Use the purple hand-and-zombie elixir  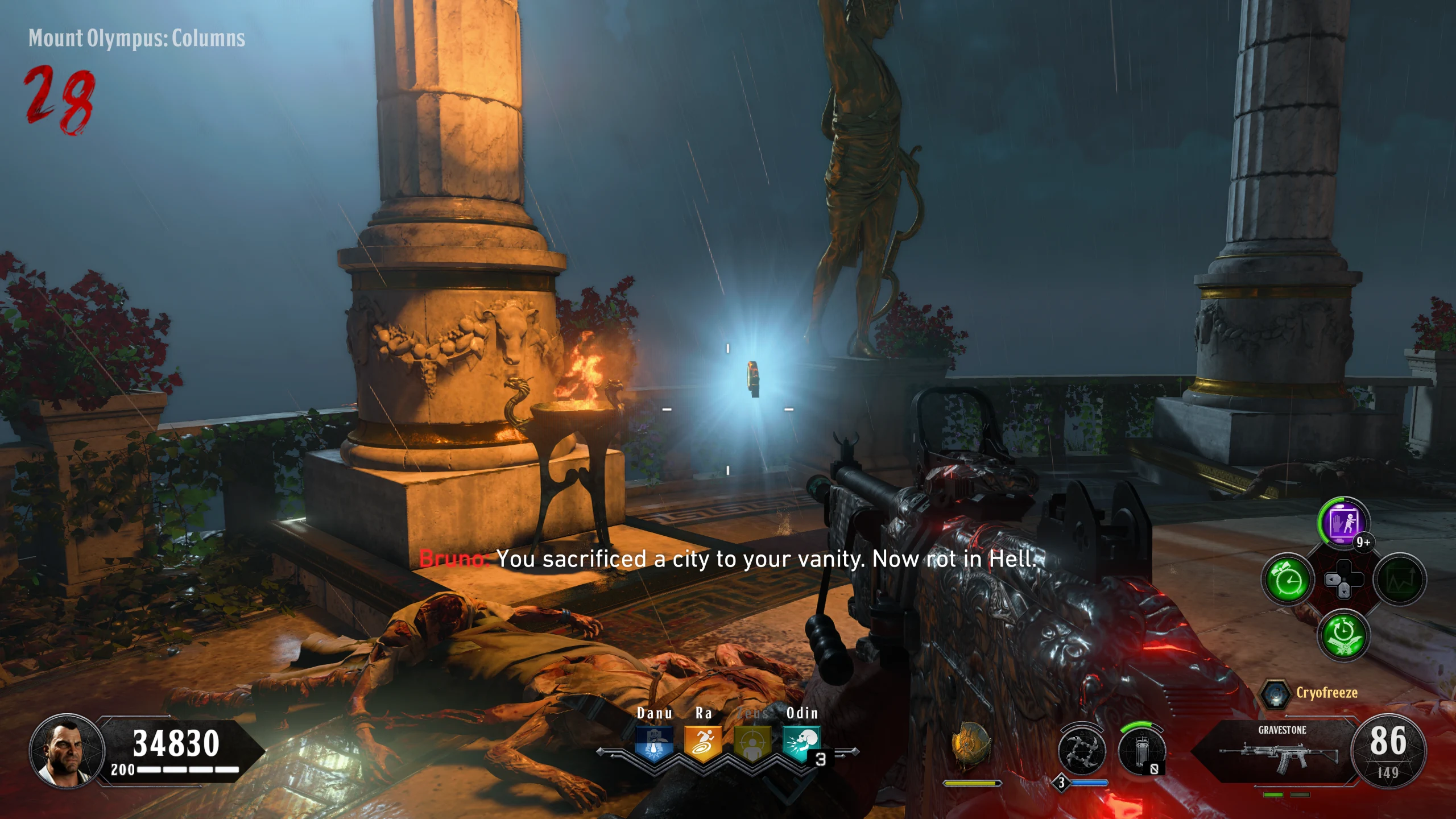1343,522
